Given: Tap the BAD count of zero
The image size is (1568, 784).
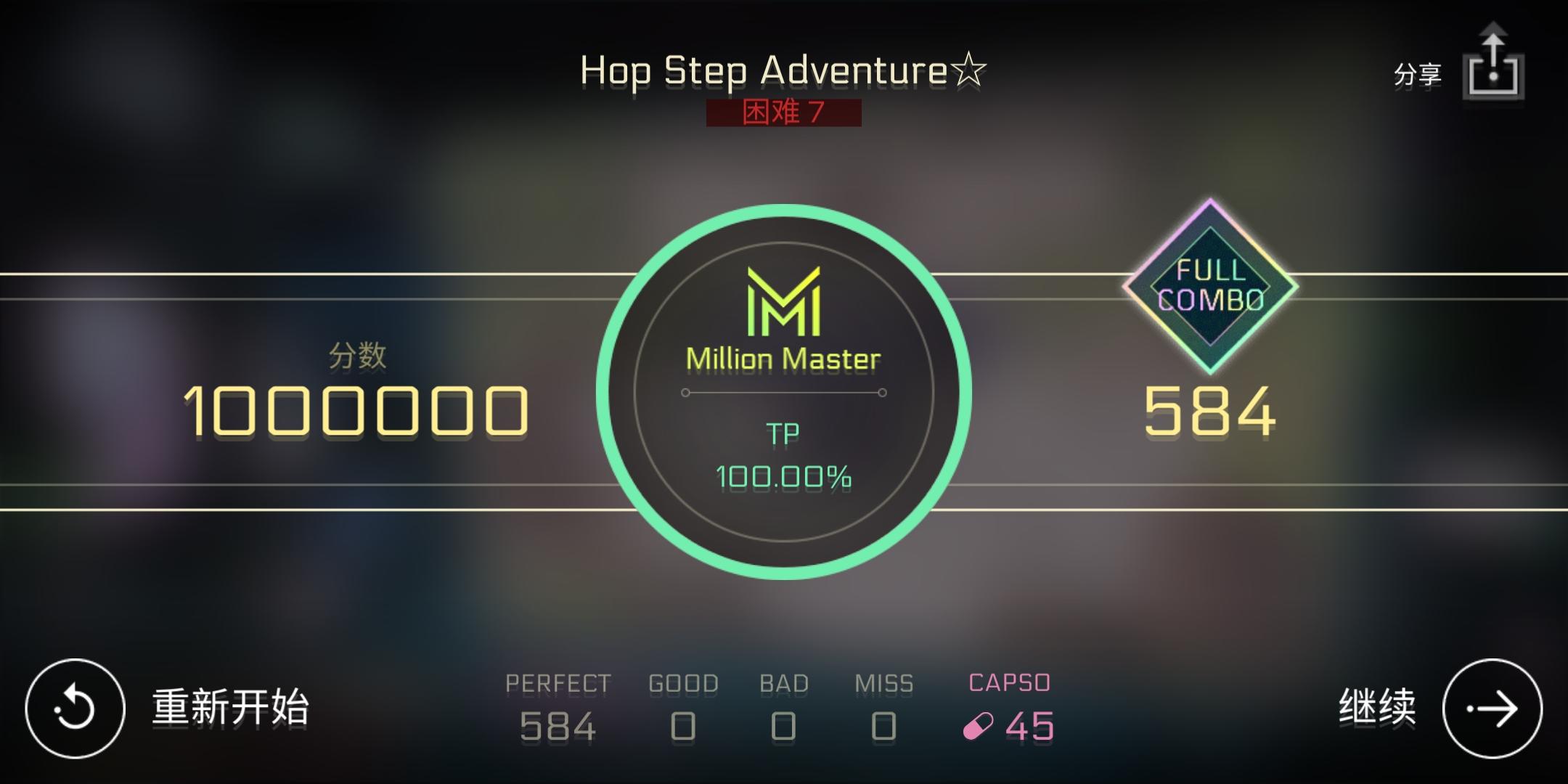Looking at the screenshot, I should (784, 726).
